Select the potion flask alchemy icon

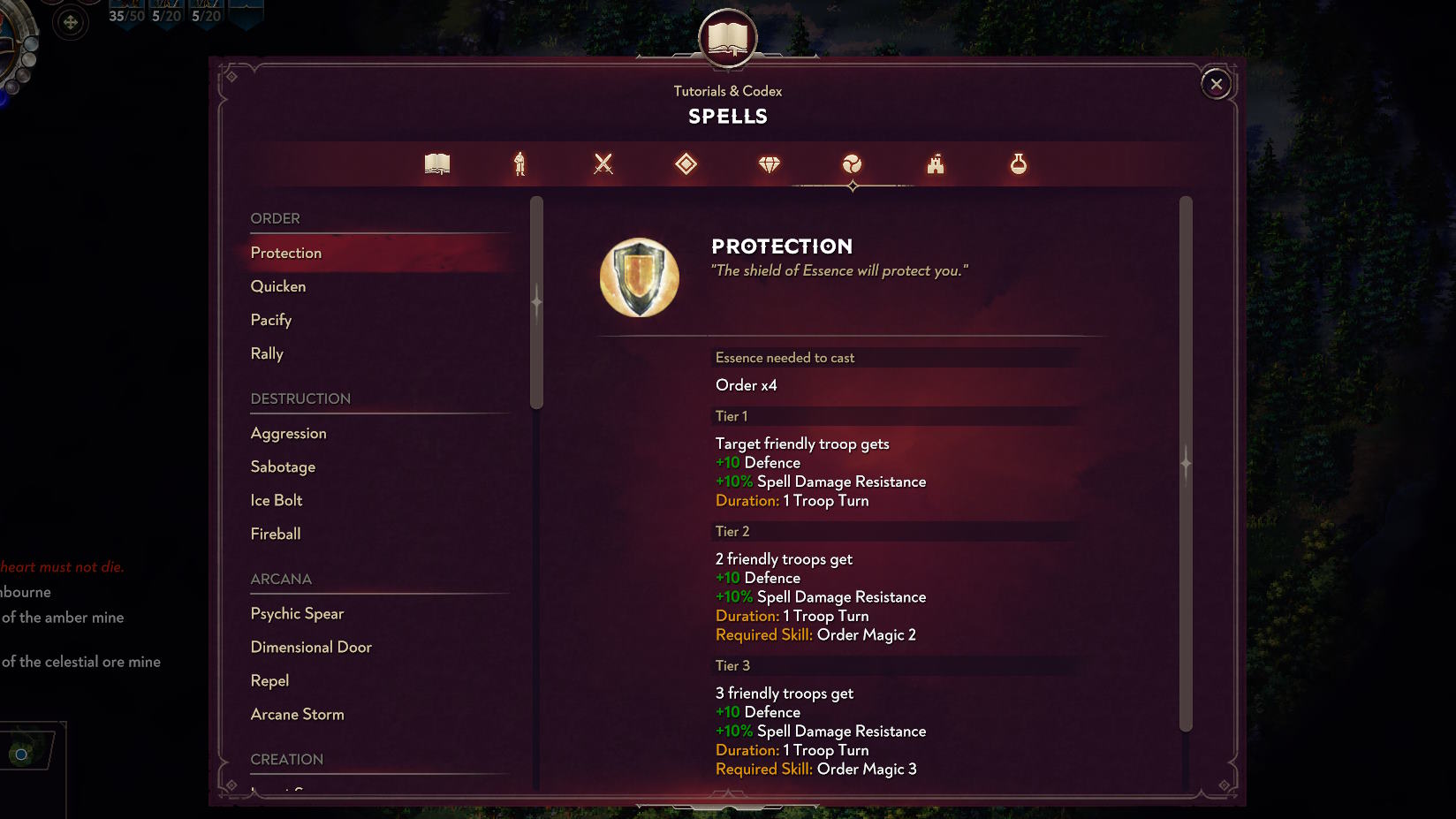1018,163
